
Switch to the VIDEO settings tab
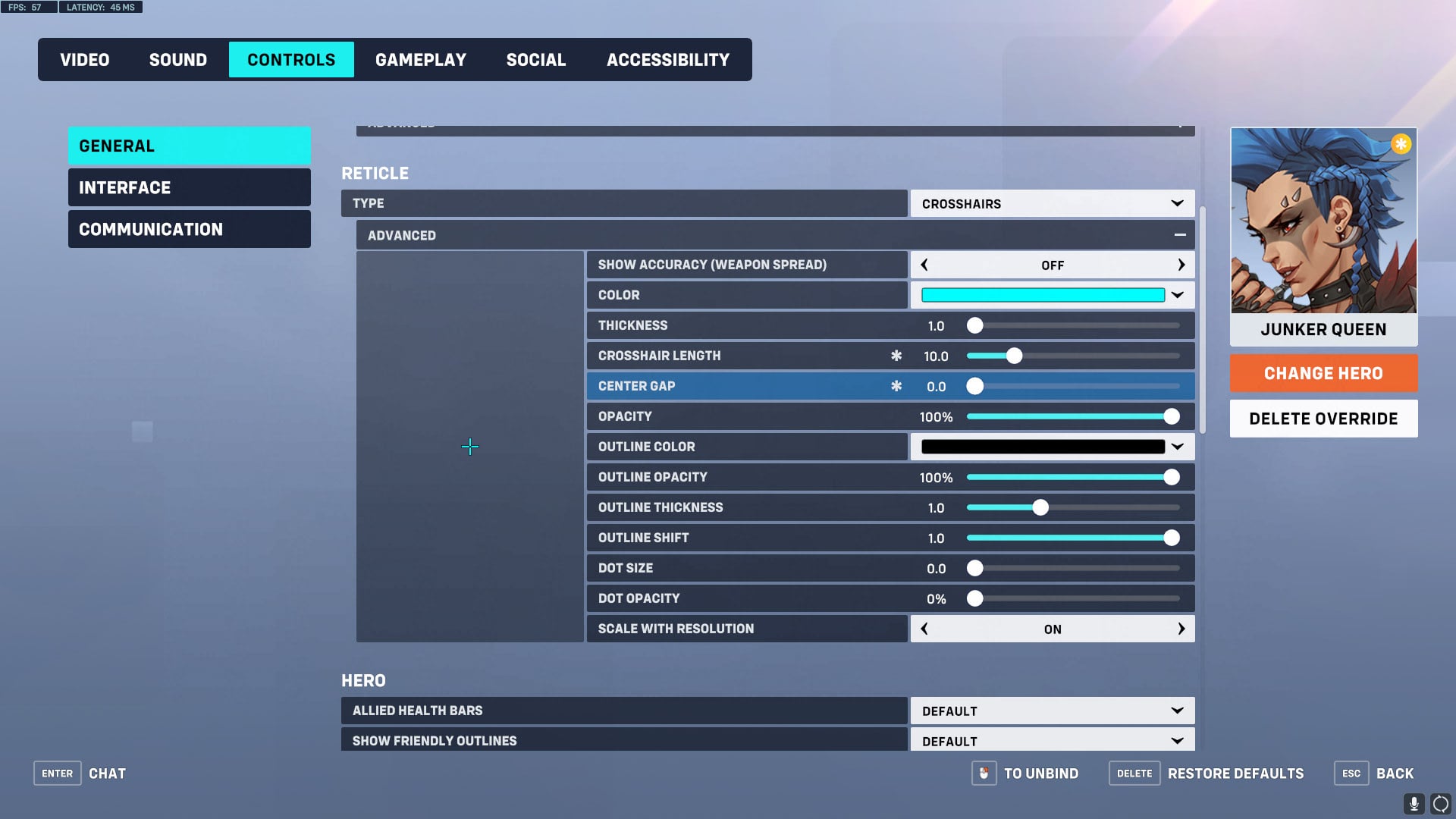84,59
